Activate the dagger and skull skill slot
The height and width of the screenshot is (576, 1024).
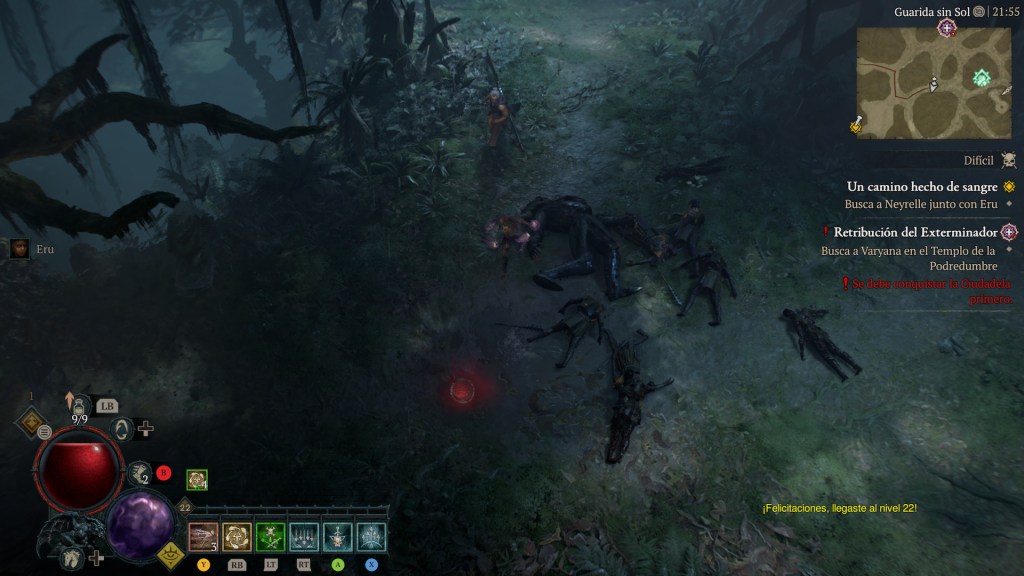[338, 537]
